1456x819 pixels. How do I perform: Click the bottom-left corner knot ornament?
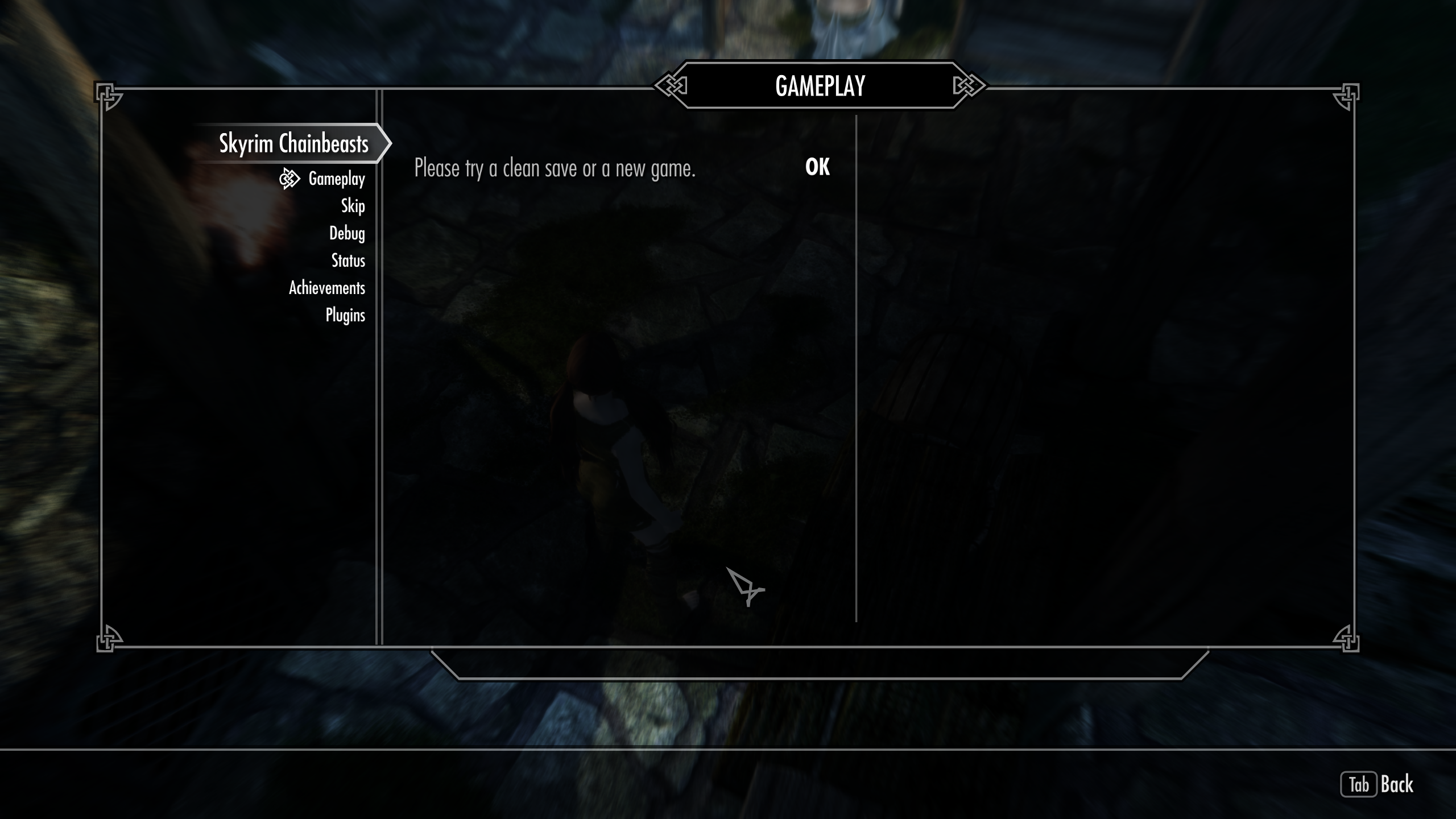[x=107, y=639]
